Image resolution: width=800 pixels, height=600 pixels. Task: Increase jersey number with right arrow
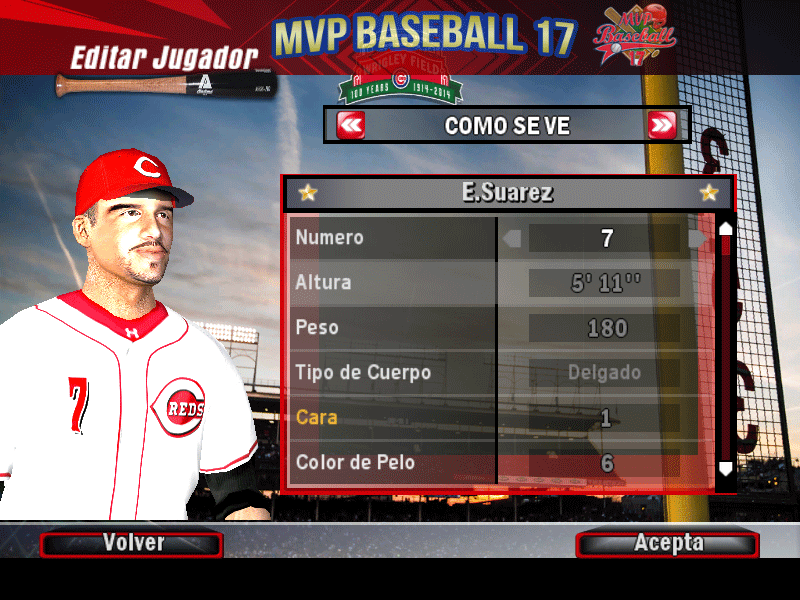coord(697,239)
